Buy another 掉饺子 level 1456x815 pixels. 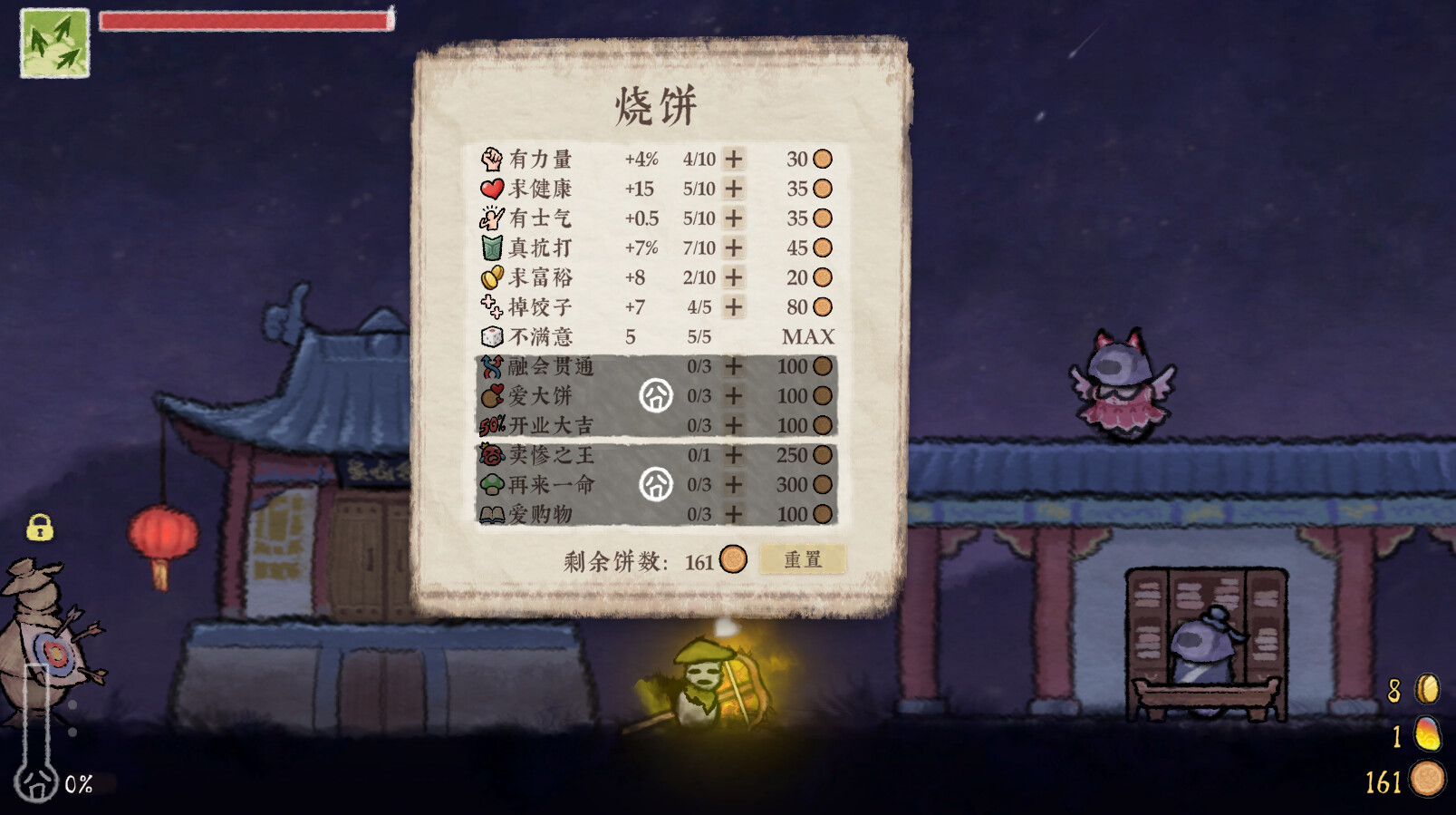point(733,307)
